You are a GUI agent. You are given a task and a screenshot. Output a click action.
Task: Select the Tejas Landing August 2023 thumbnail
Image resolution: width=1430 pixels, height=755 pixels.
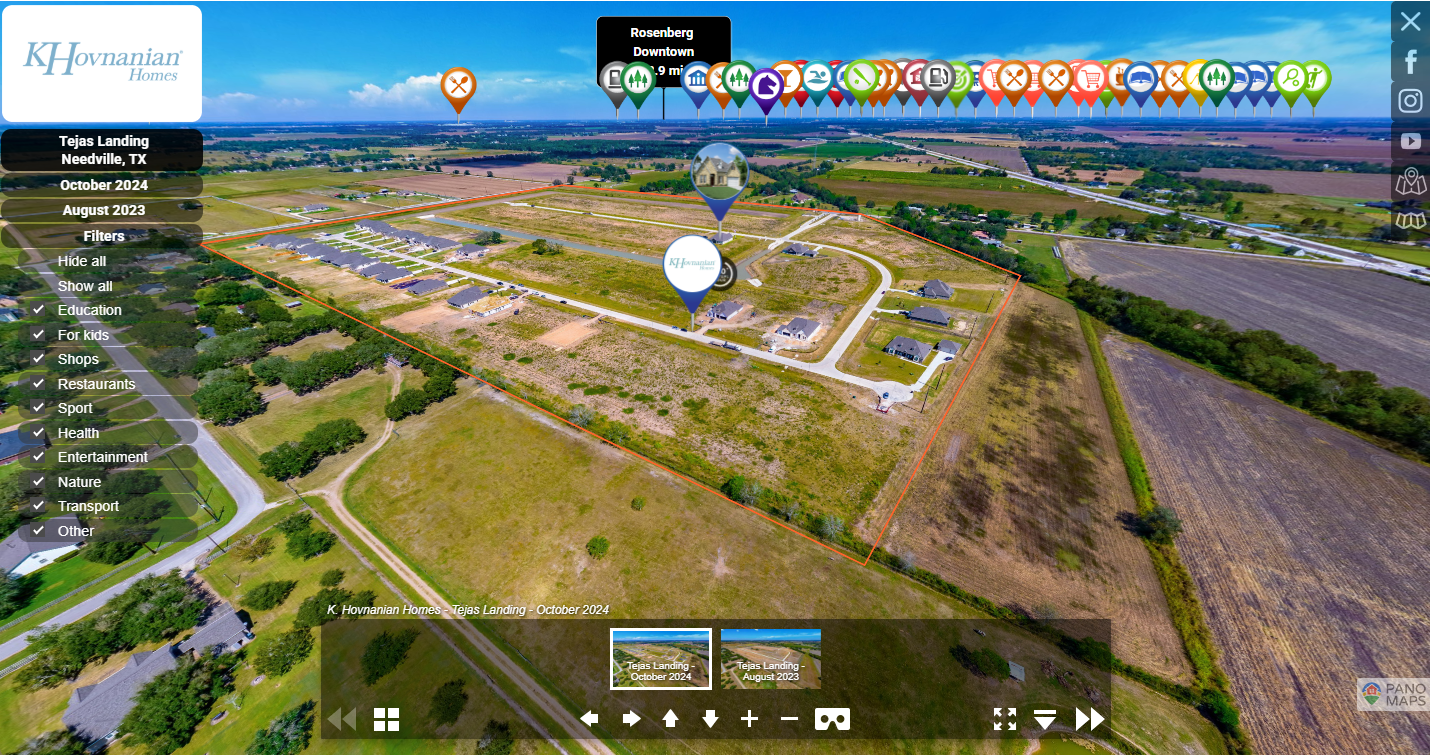coord(771,659)
